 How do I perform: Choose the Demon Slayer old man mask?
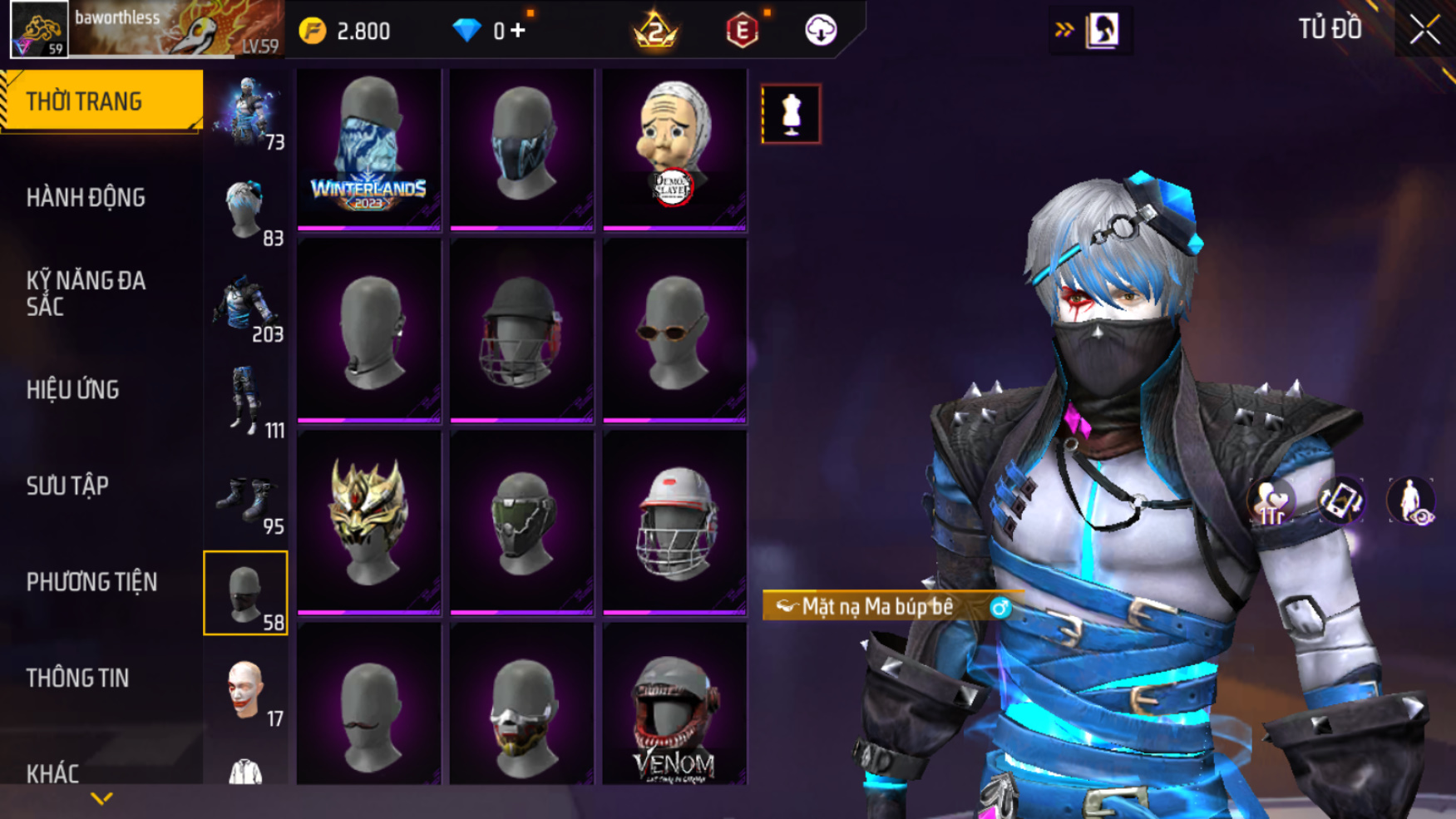click(x=674, y=148)
